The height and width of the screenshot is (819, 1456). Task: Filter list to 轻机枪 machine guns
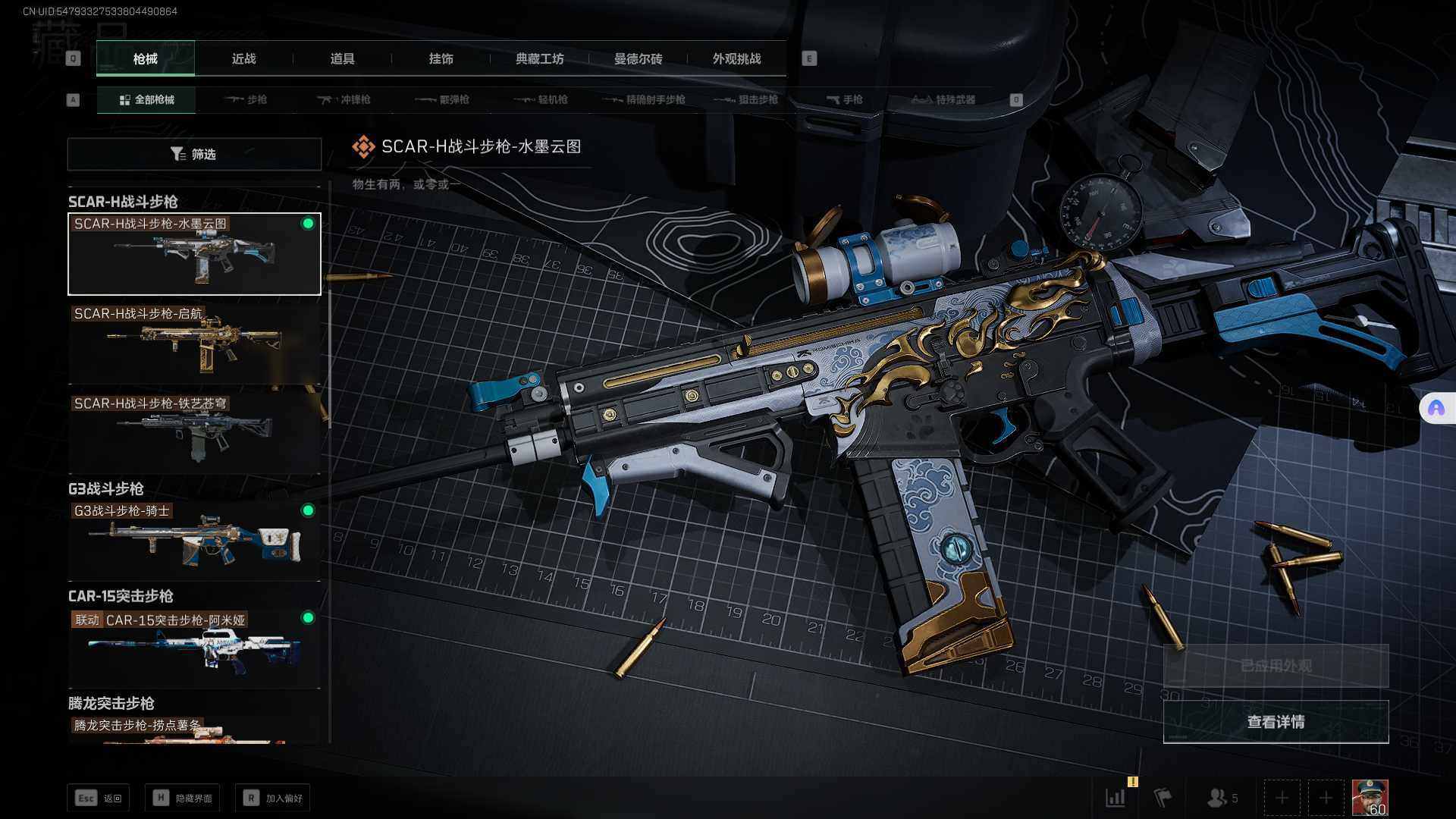(541, 100)
